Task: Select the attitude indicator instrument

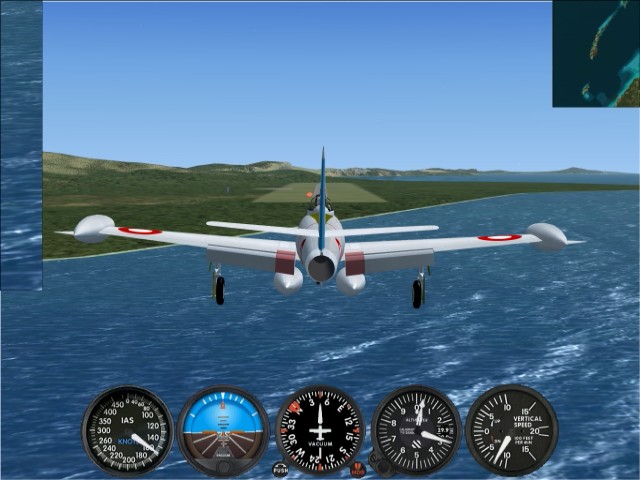Action: click(x=223, y=431)
